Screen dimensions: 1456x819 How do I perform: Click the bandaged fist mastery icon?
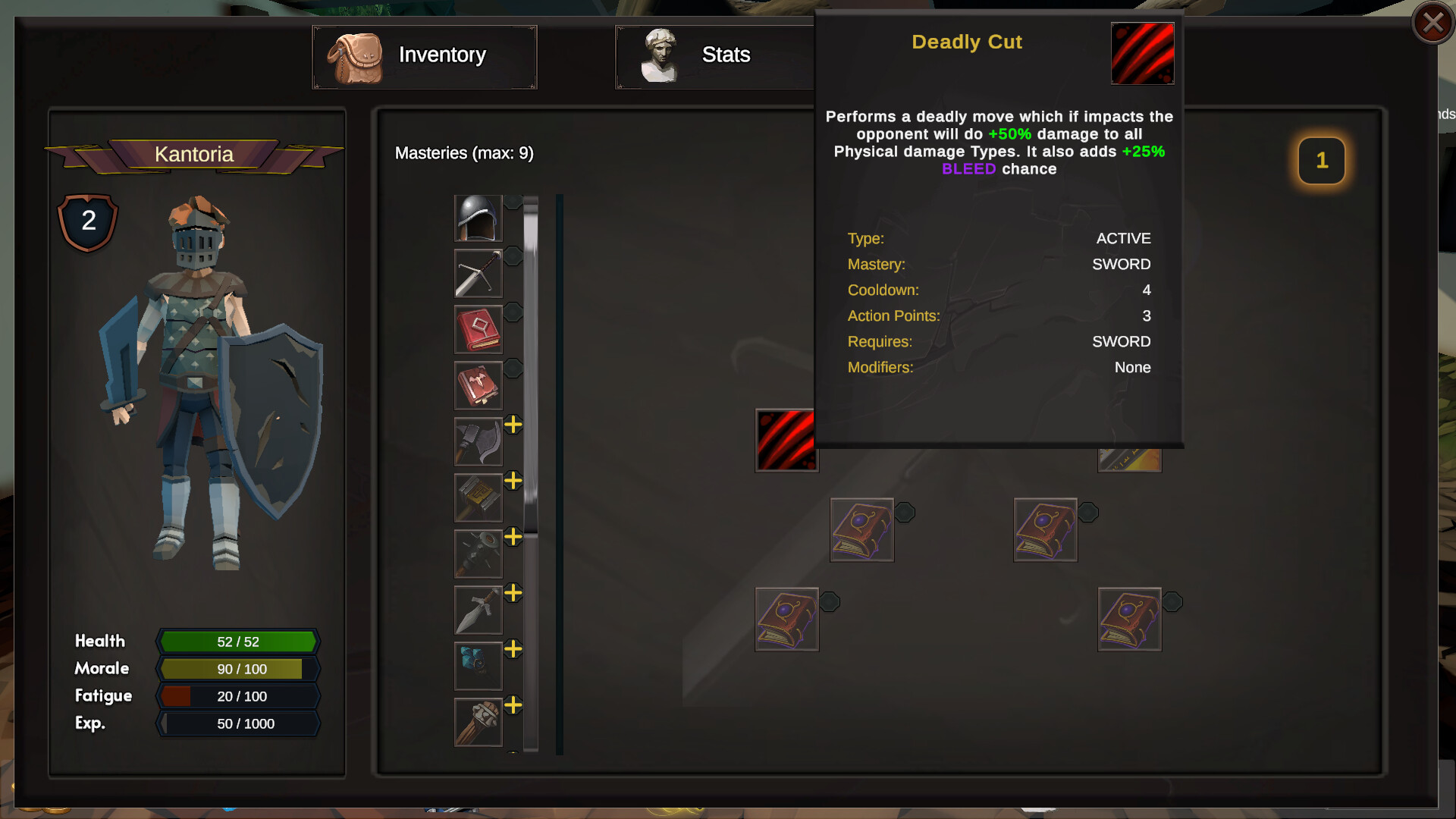pos(478,722)
